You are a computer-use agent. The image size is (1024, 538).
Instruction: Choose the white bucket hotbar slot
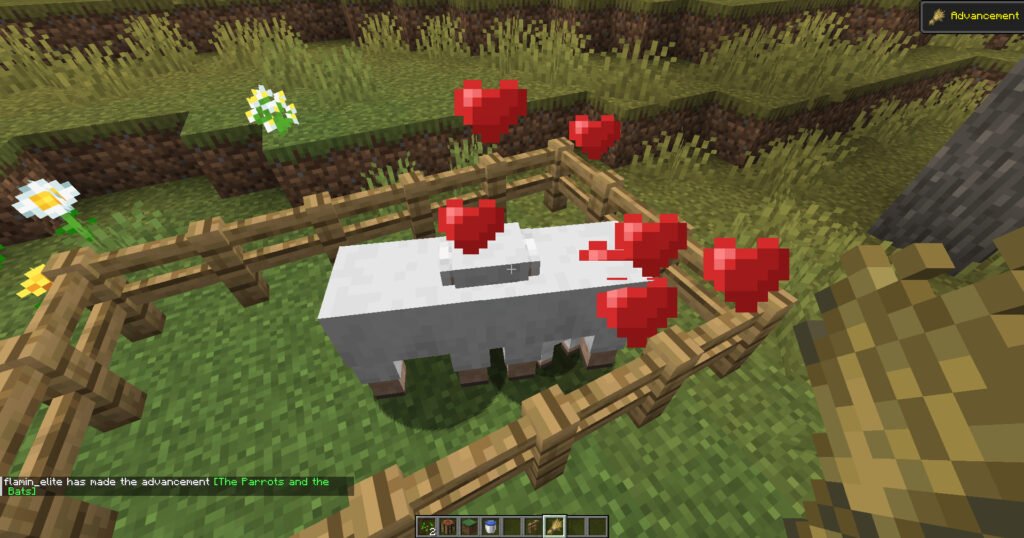(x=490, y=526)
